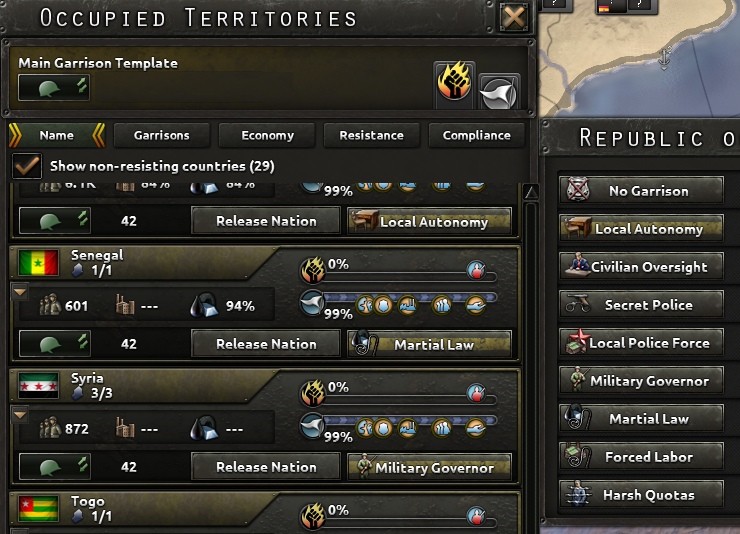This screenshot has width=740, height=534.
Task: Open Senegal's Martial Law occupation law dropdown
Action: pos(429,344)
